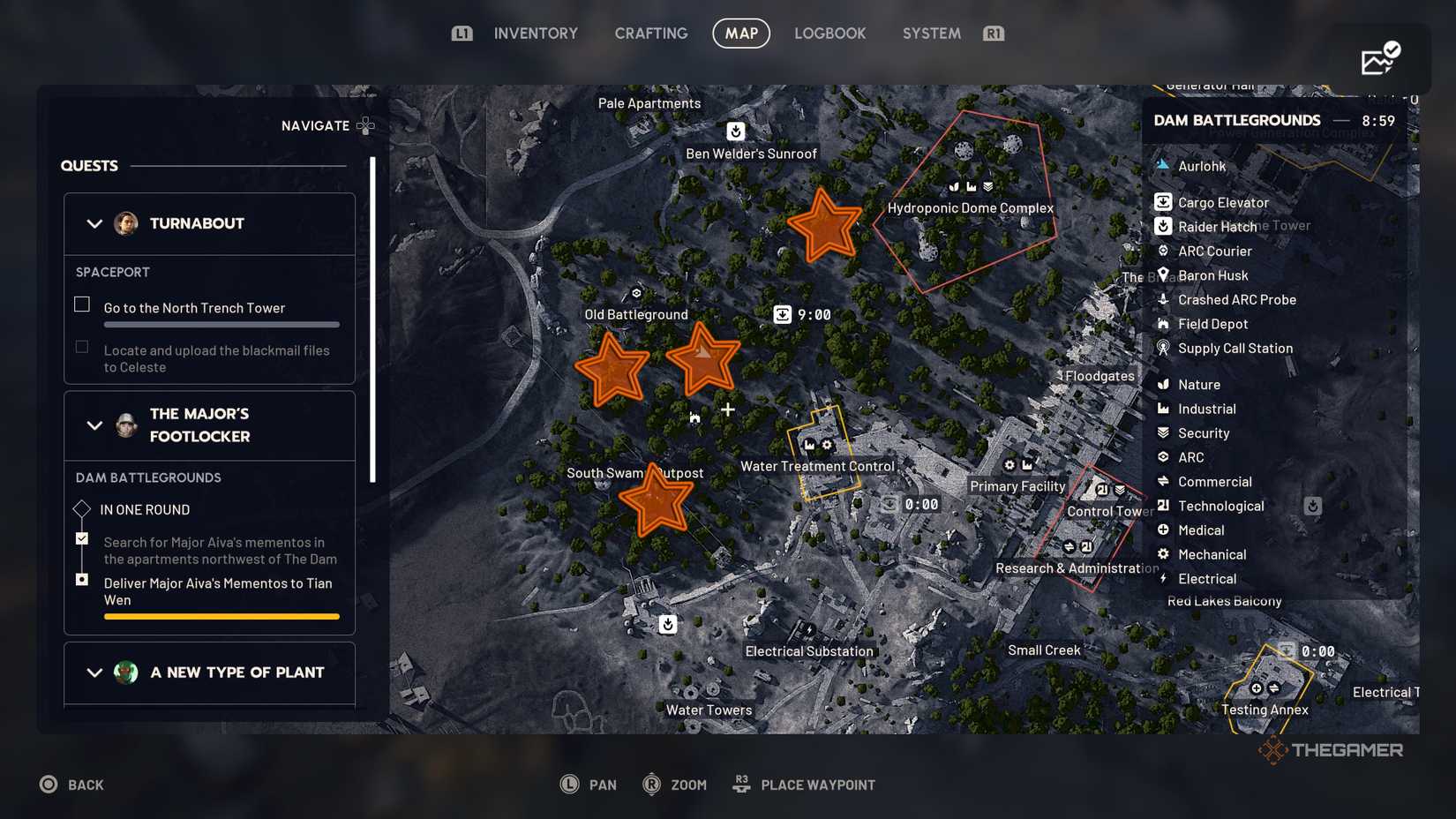This screenshot has width=1456, height=819.
Task: Collapse The Major's Footlocker quest
Action: (x=95, y=425)
